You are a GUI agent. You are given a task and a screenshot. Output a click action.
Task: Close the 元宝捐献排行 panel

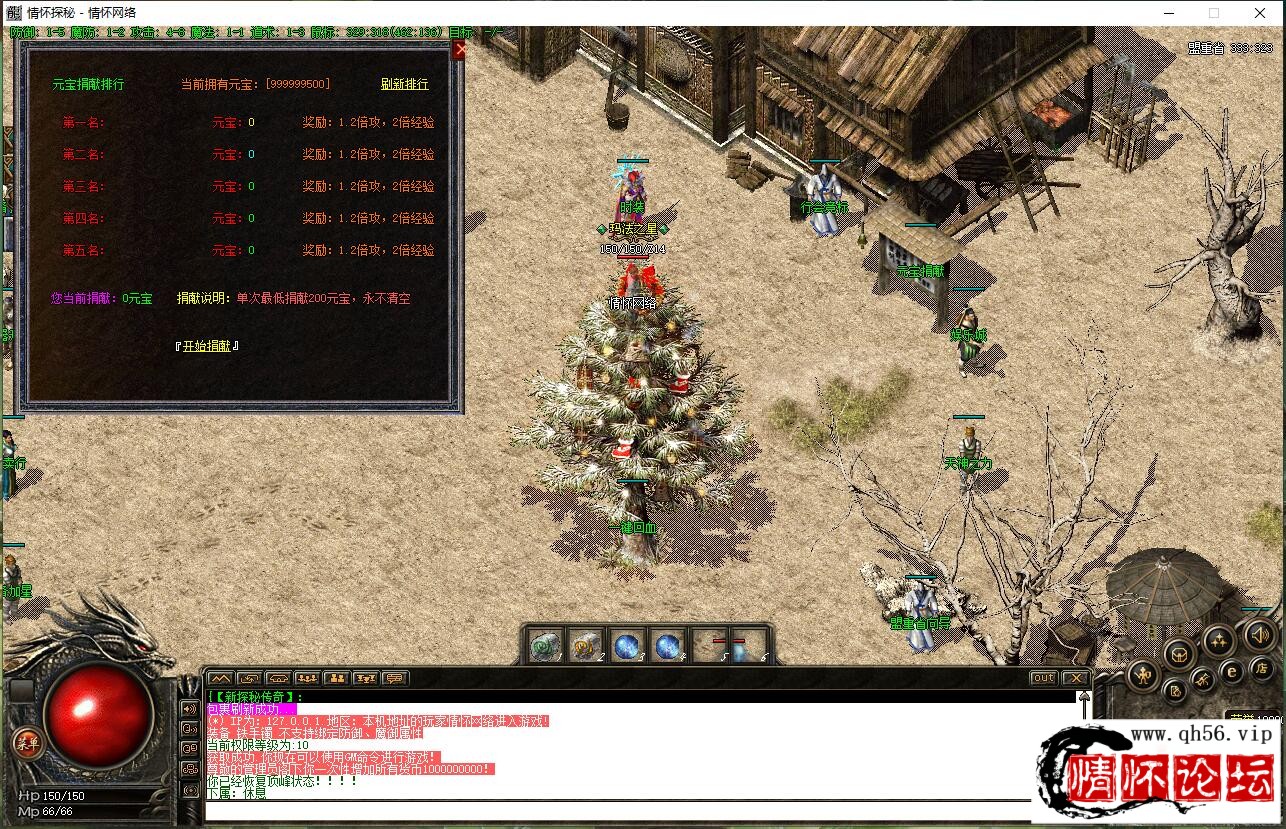(459, 50)
